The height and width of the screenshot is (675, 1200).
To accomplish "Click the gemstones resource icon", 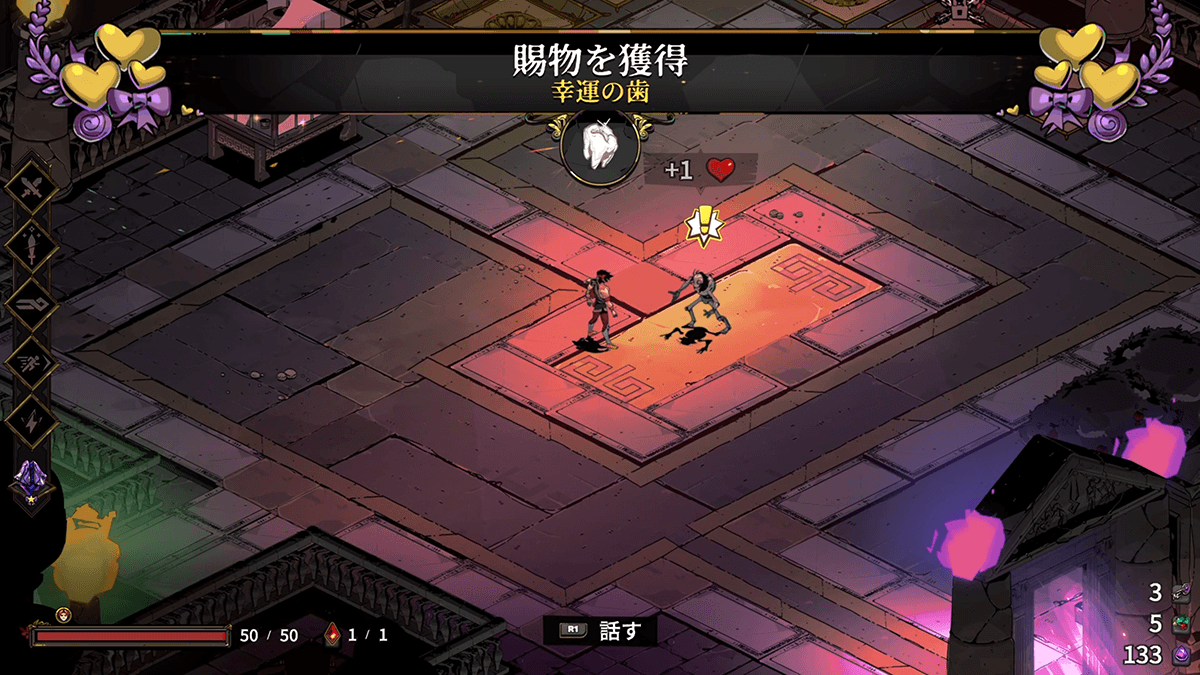I will point(1181,624).
